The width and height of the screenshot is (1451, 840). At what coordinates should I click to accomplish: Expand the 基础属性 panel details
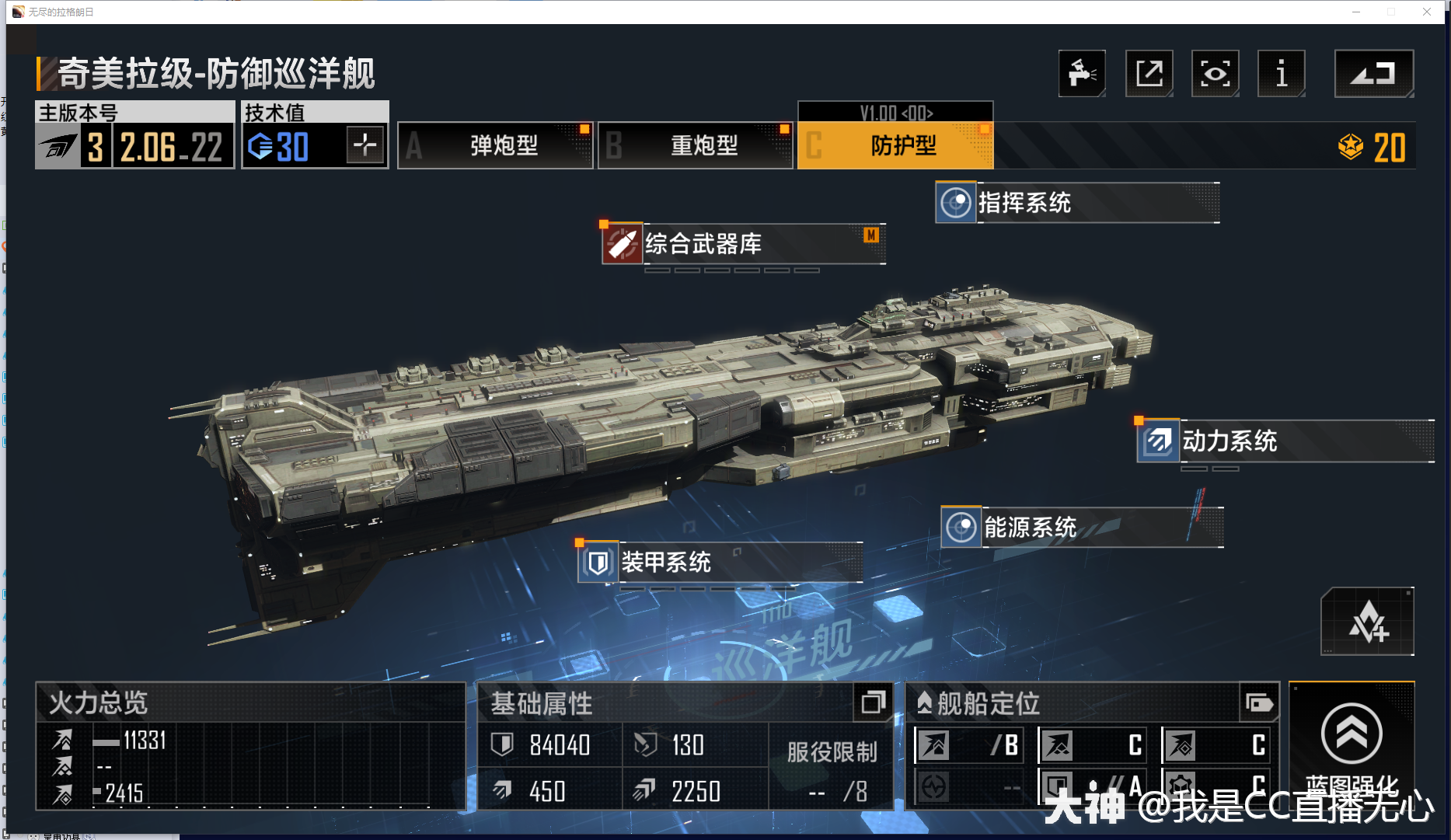873,702
